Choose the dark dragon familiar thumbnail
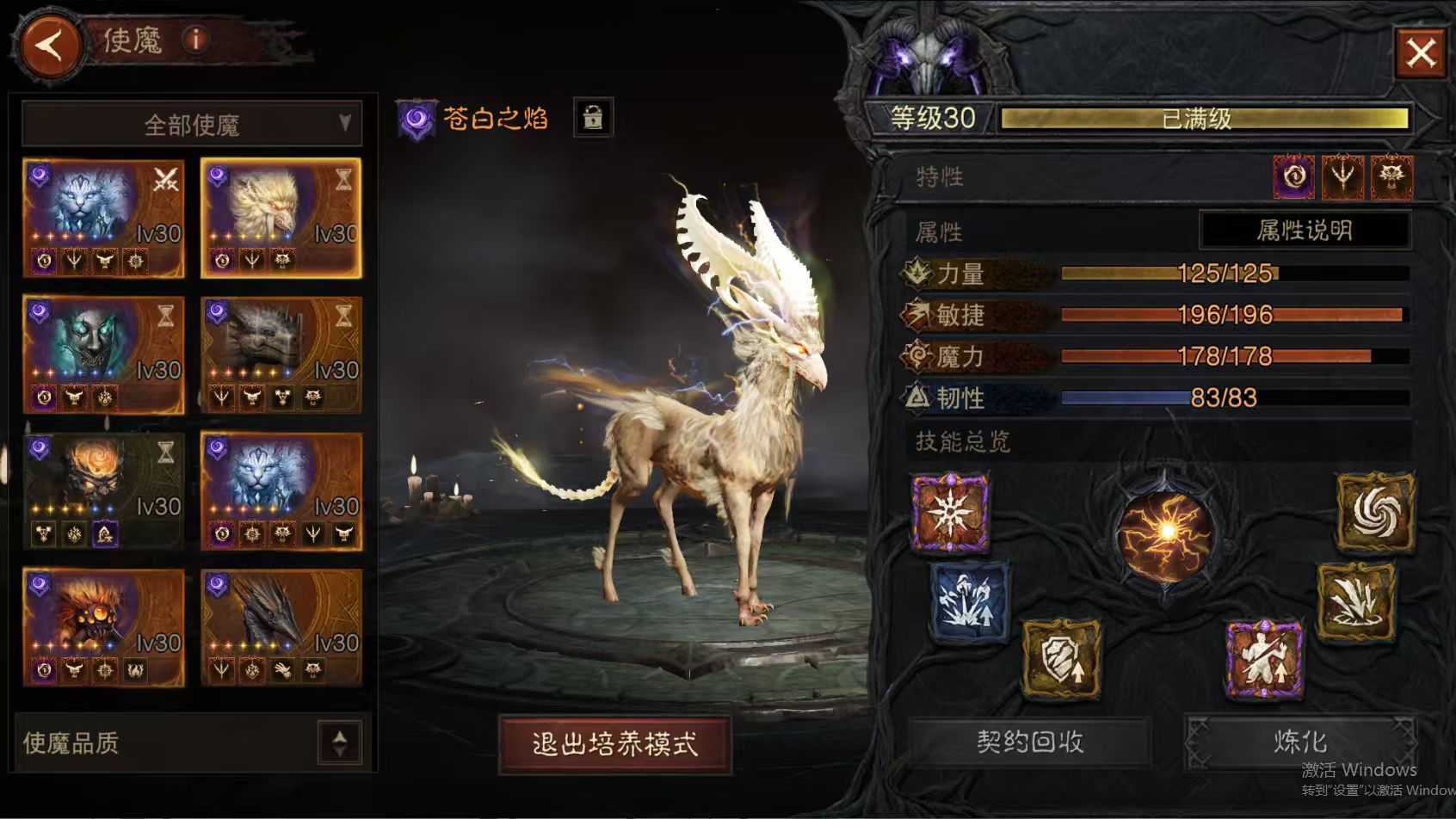The image size is (1456, 819). (x=281, y=627)
